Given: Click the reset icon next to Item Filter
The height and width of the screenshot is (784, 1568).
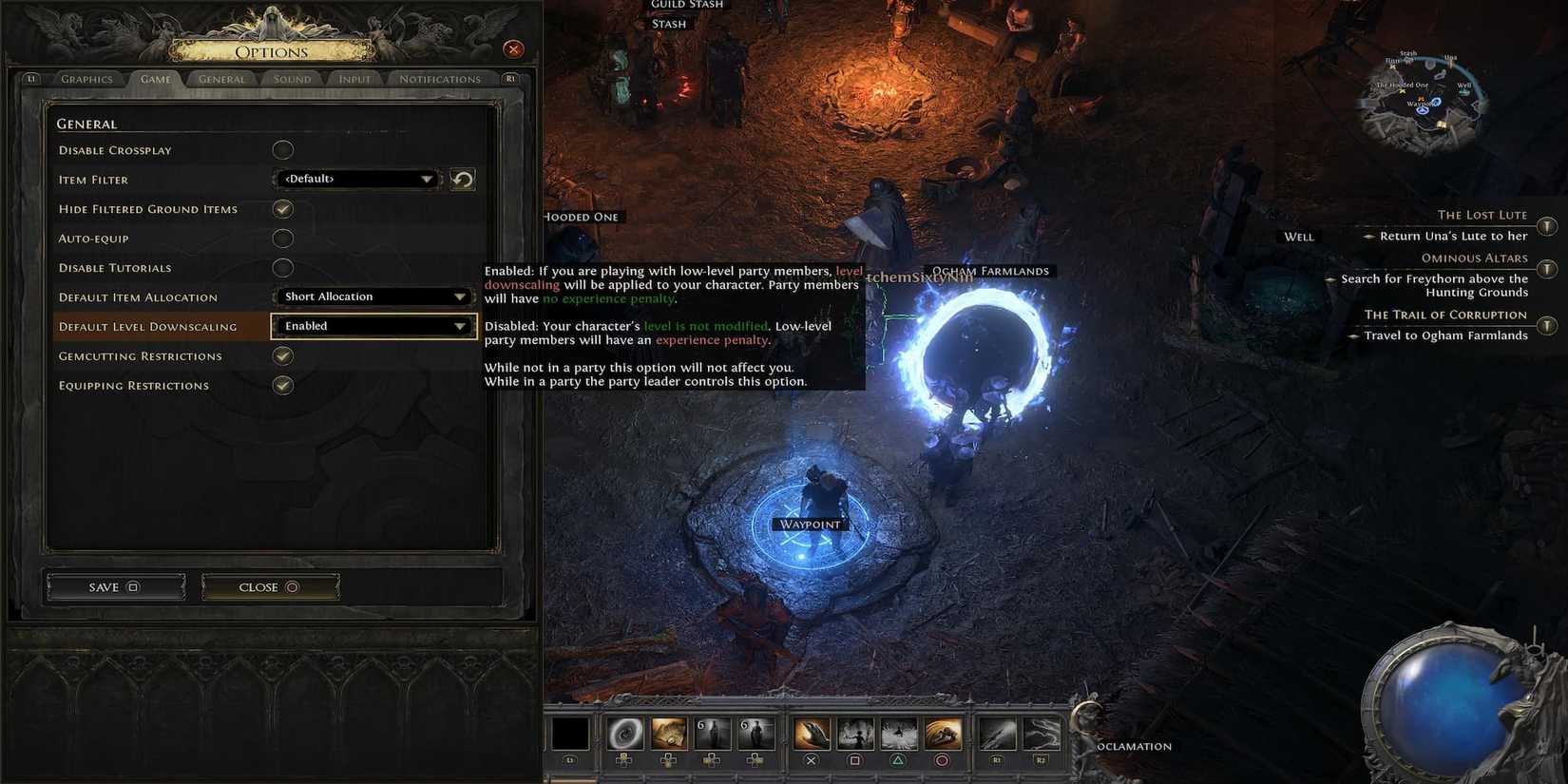Looking at the screenshot, I should pos(463,179).
